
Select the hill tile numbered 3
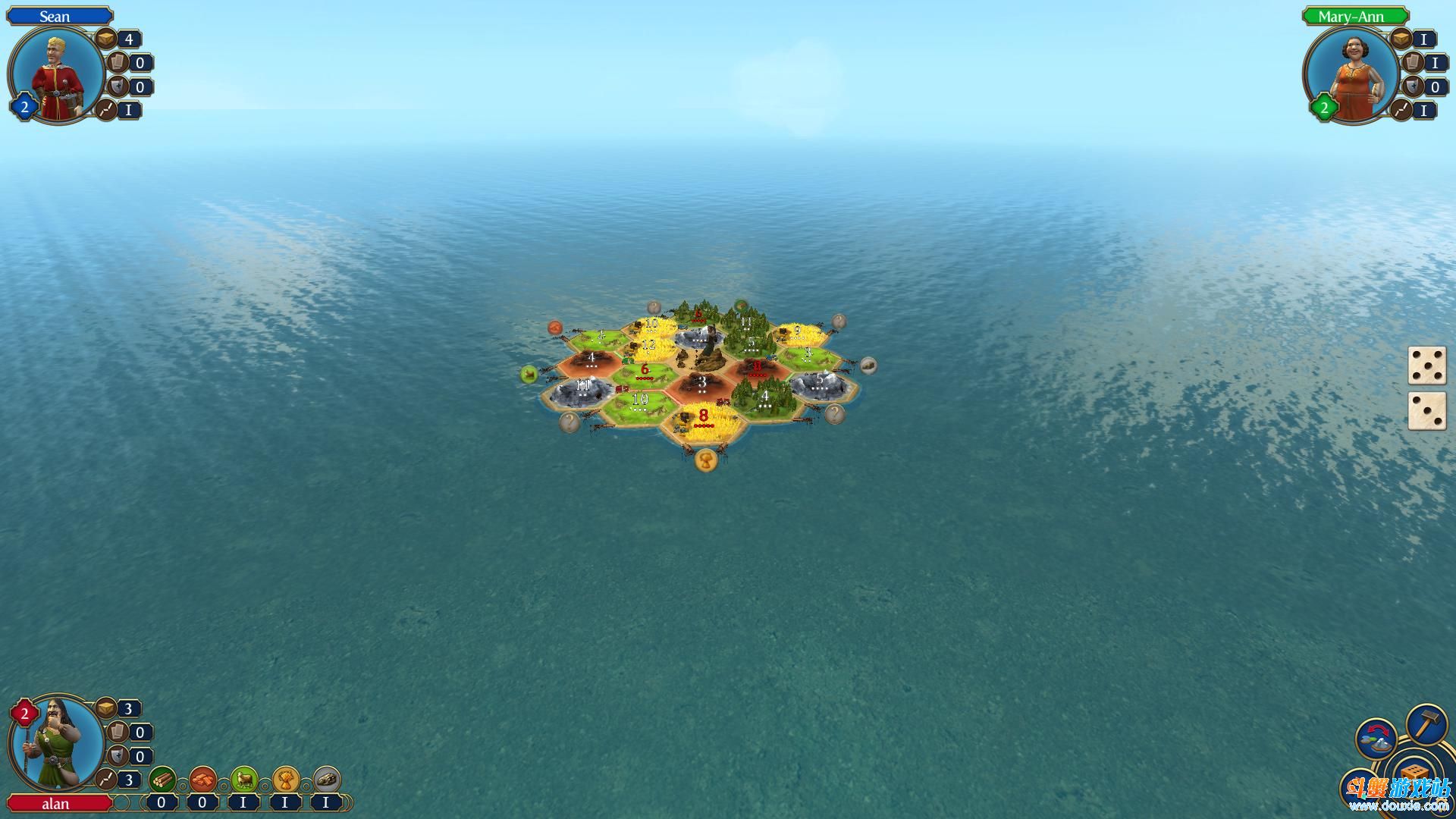pos(702,385)
